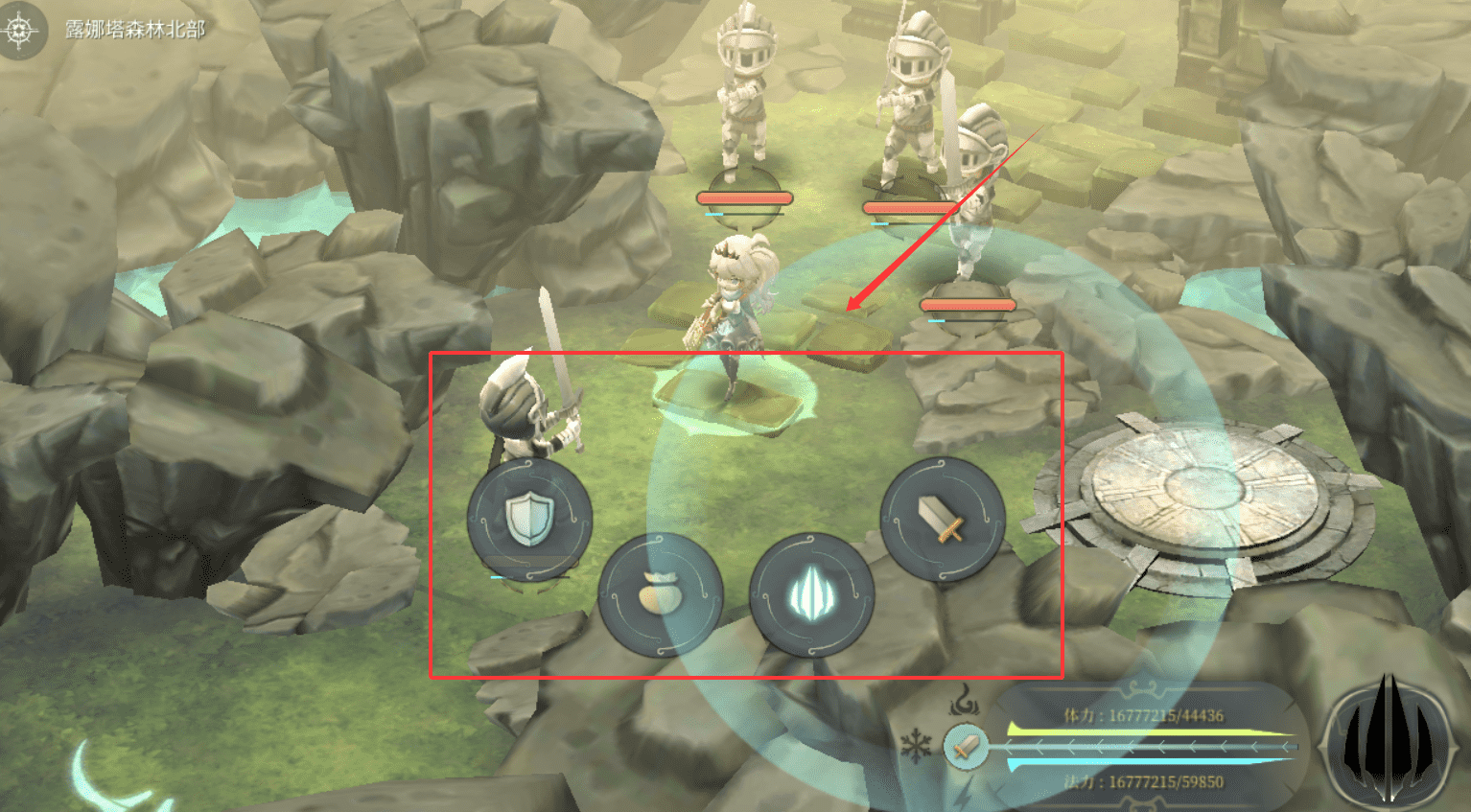Click the small sword icon beside status bars

pos(967,746)
